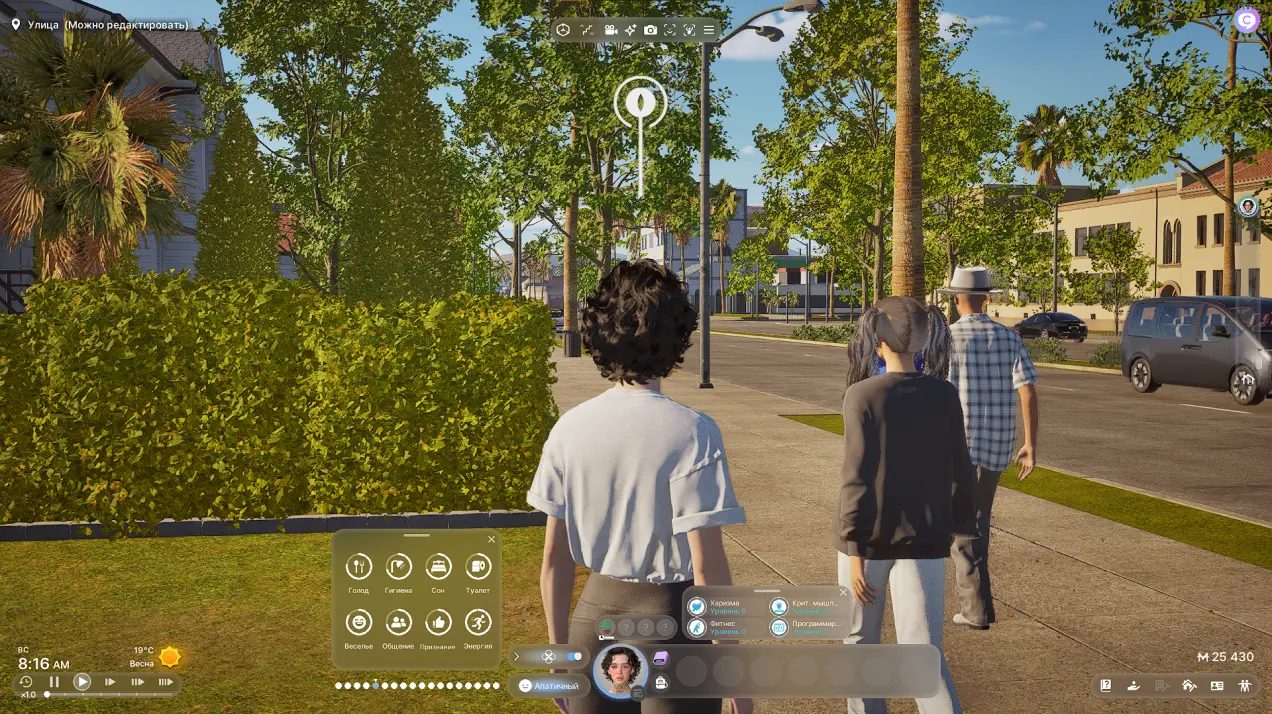The width and height of the screenshot is (1272, 714).
Task: Open the photo camera mode
Action: [x=651, y=30]
